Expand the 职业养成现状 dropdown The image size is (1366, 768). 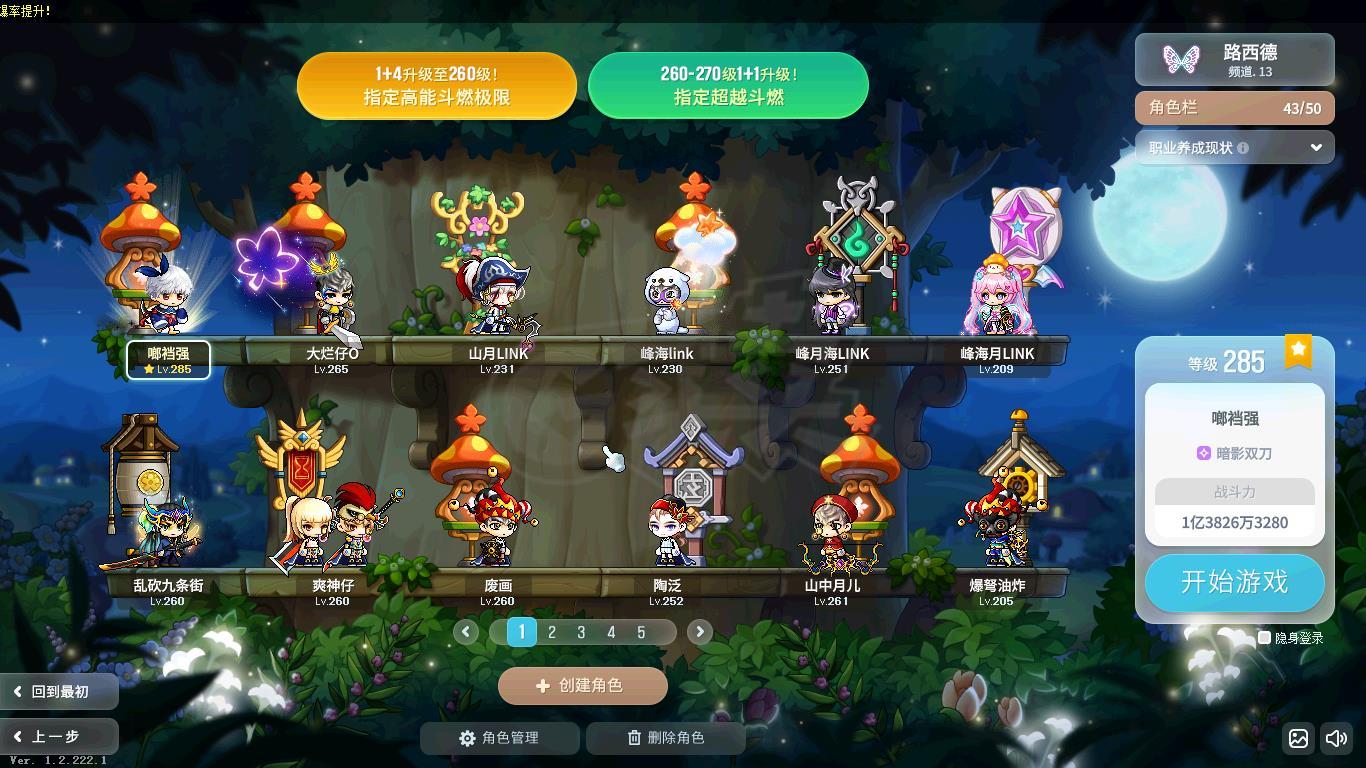[1315, 148]
